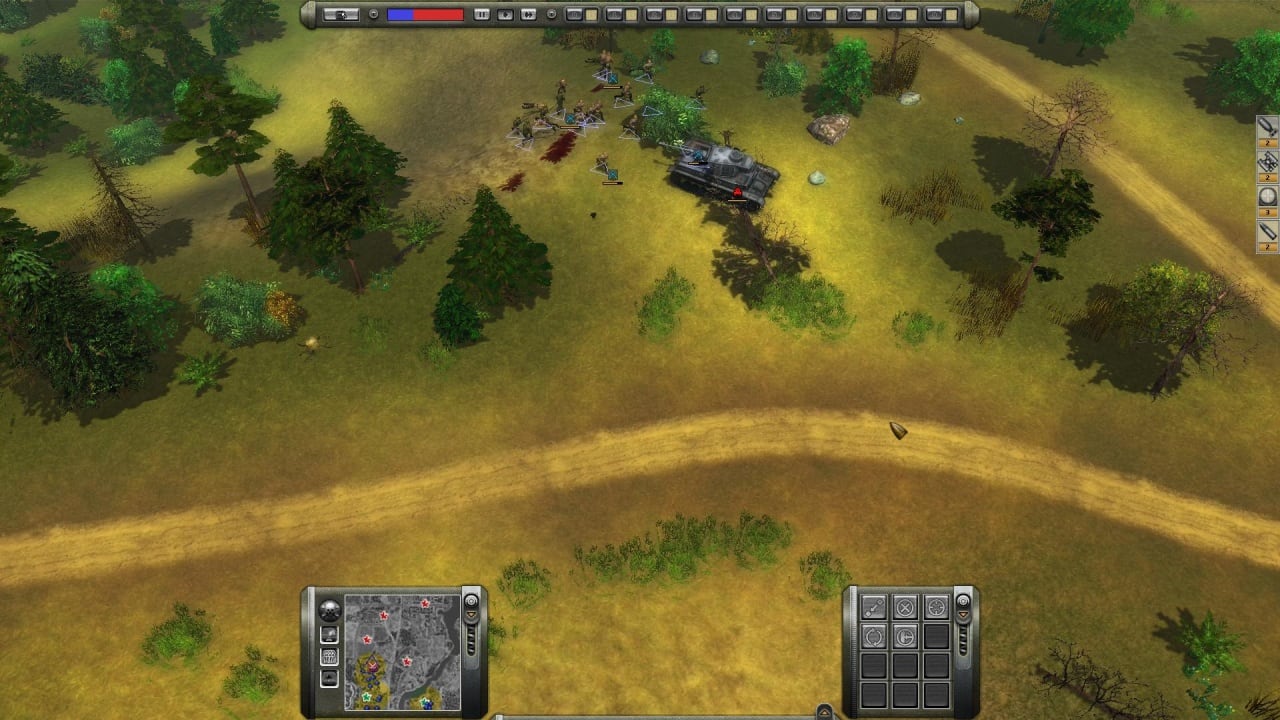Activate the stop (X circle) command
Screen dimensions: 1280x720
coord(905,607)
